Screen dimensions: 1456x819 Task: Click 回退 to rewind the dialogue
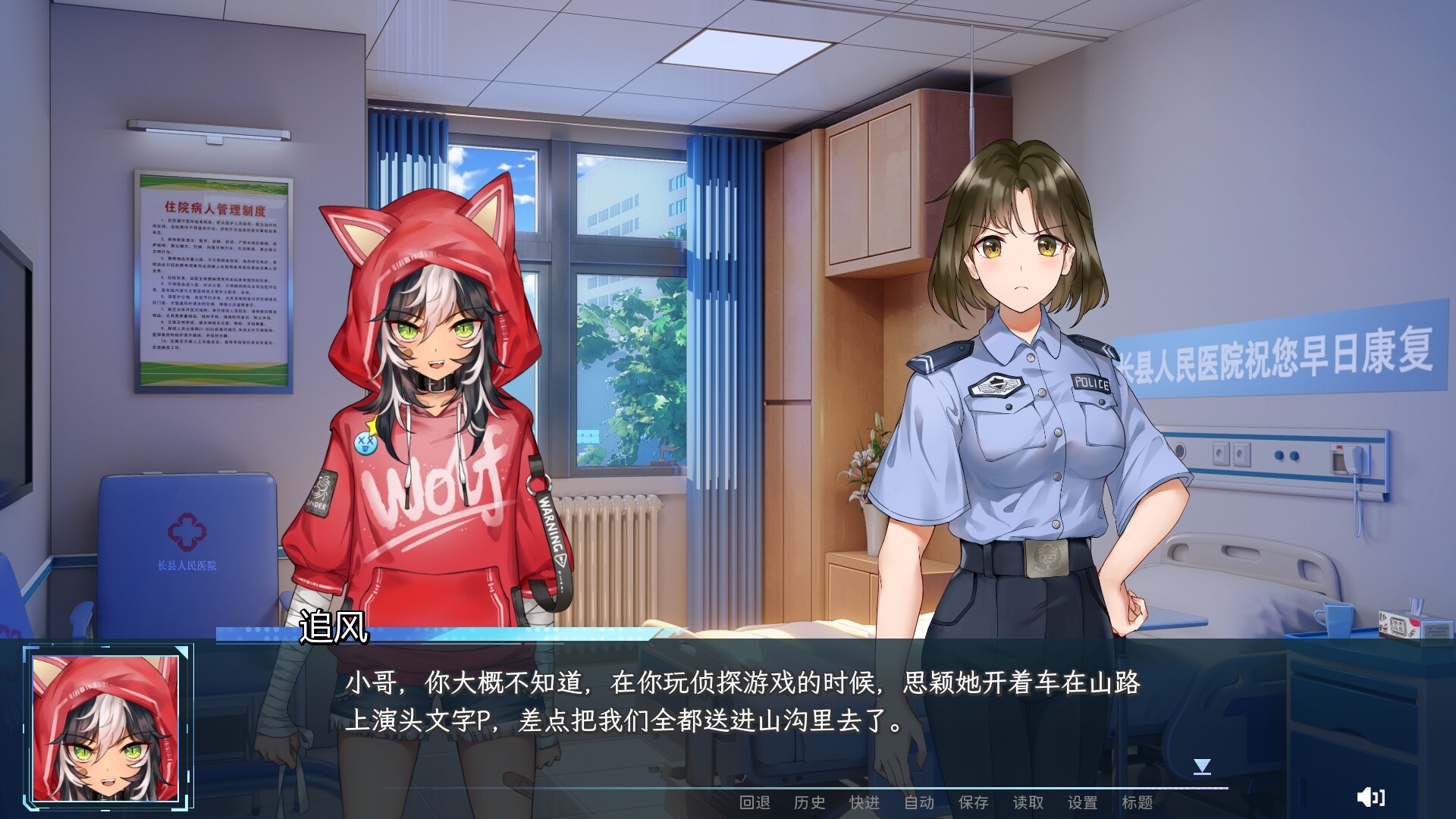pyautogui.click(x=755, y=802)
